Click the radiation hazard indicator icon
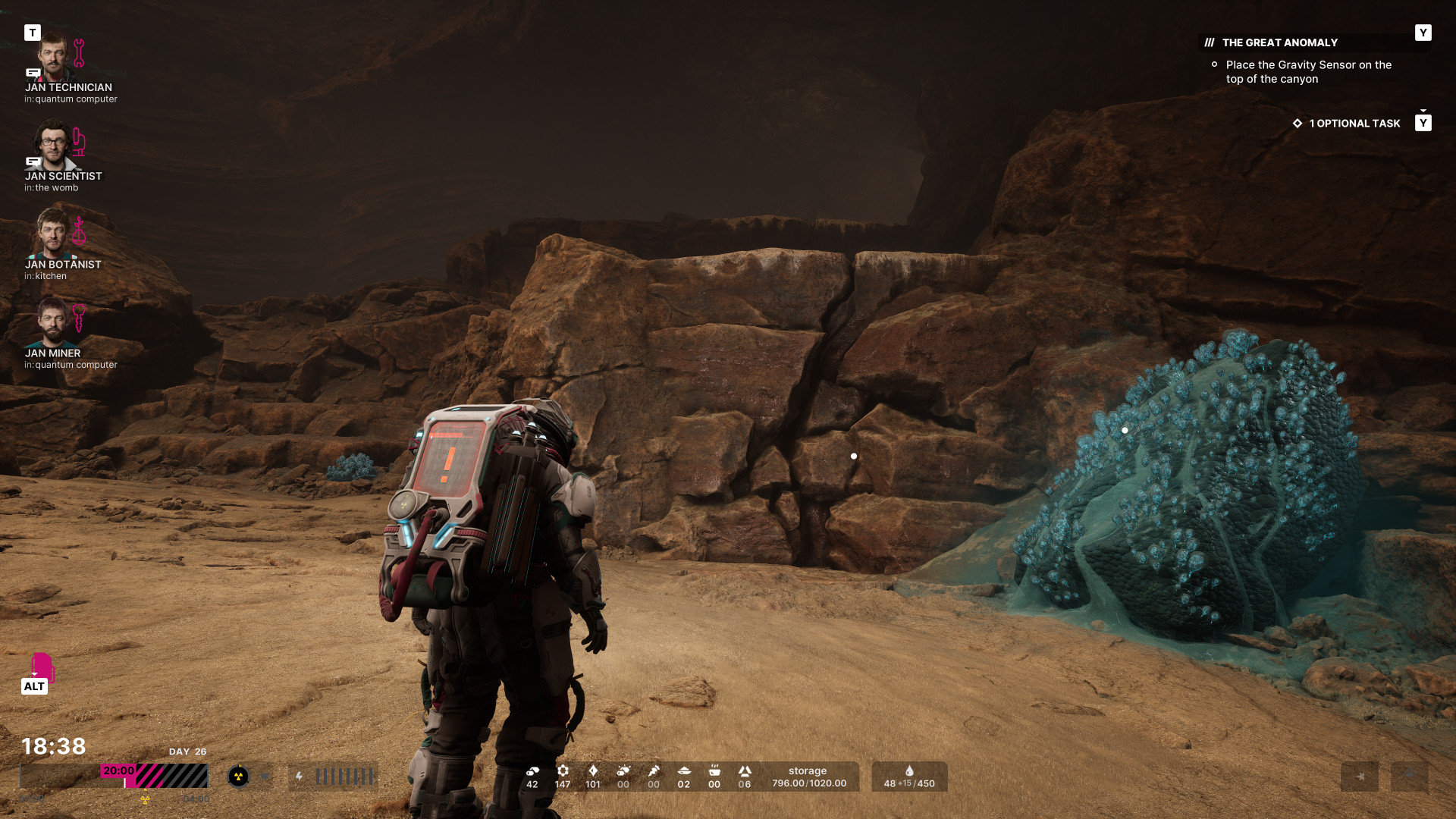Image resolution: width=1456 pixels, height=819 pixels. (x=238, y=777)
